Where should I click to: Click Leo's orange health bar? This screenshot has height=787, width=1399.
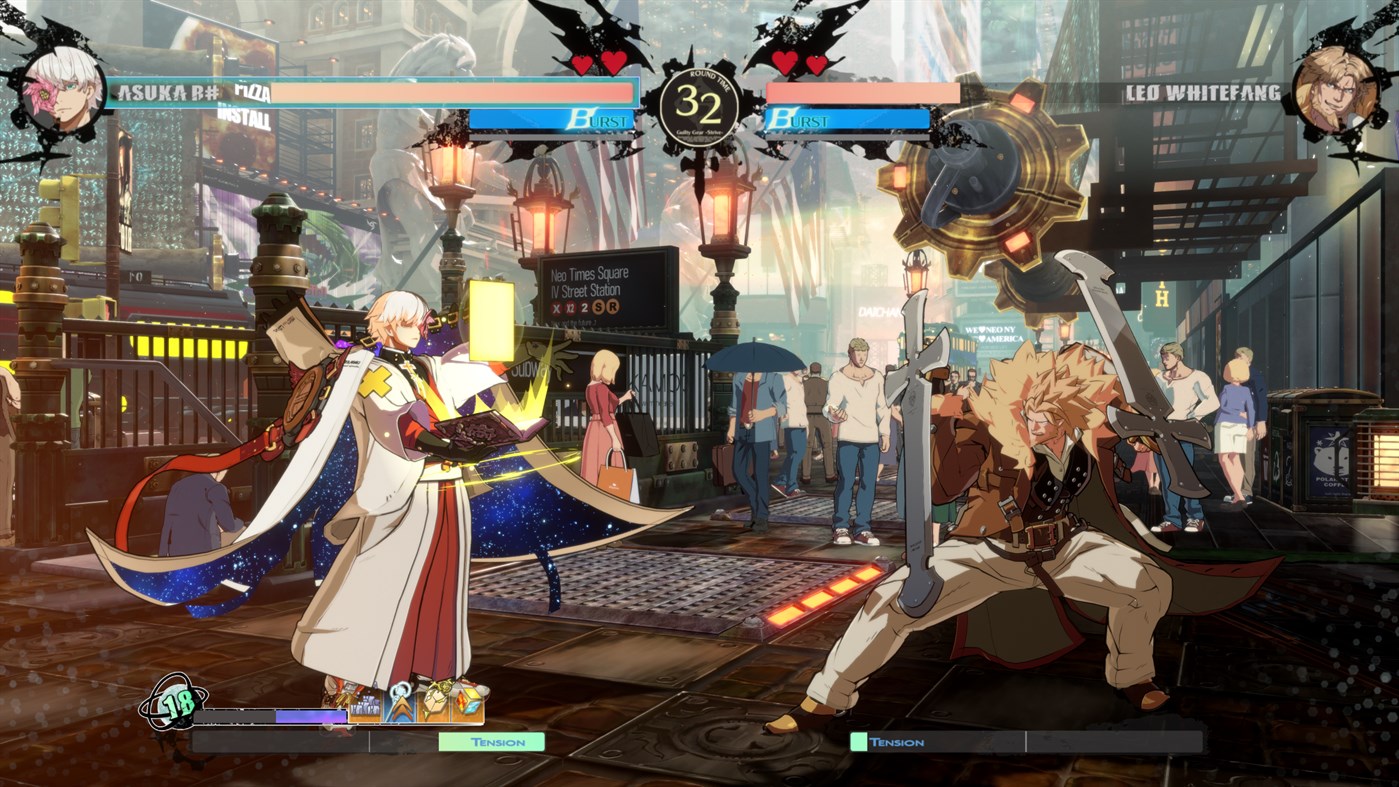click(x=862, y=91)
